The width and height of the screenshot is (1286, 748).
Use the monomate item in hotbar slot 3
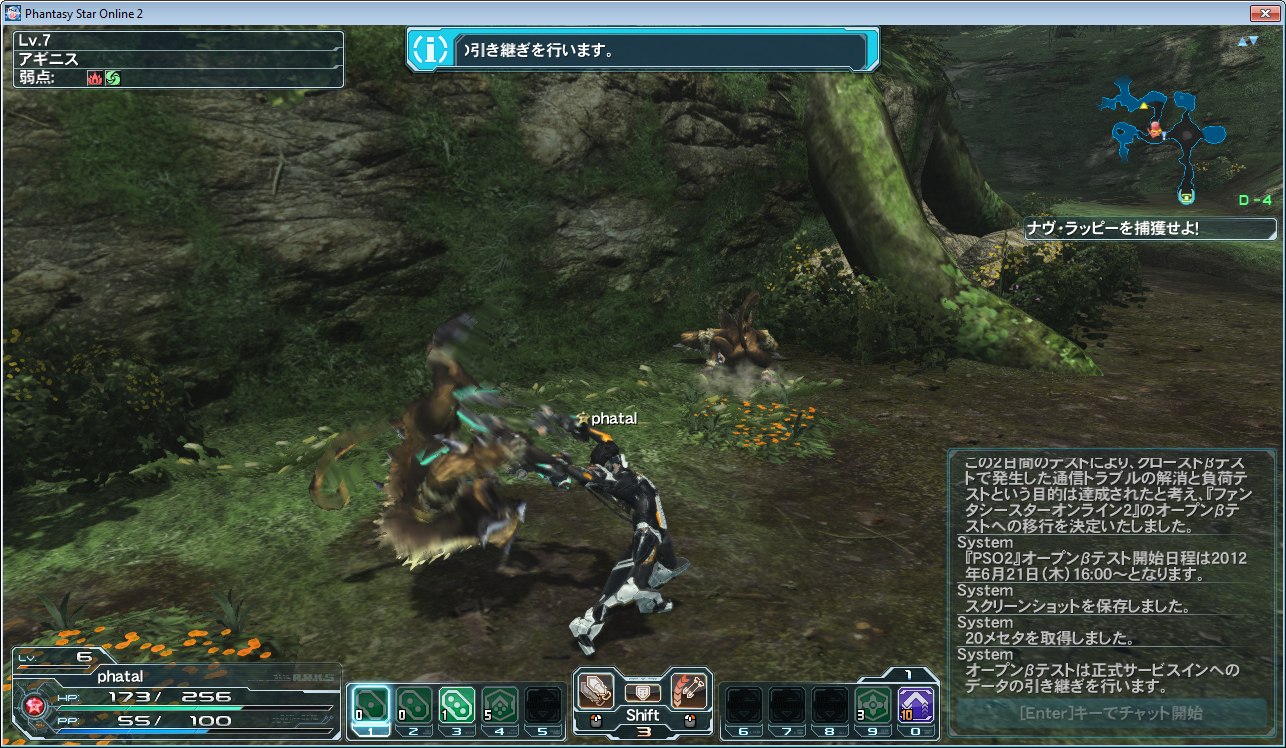tap(457, 705)
